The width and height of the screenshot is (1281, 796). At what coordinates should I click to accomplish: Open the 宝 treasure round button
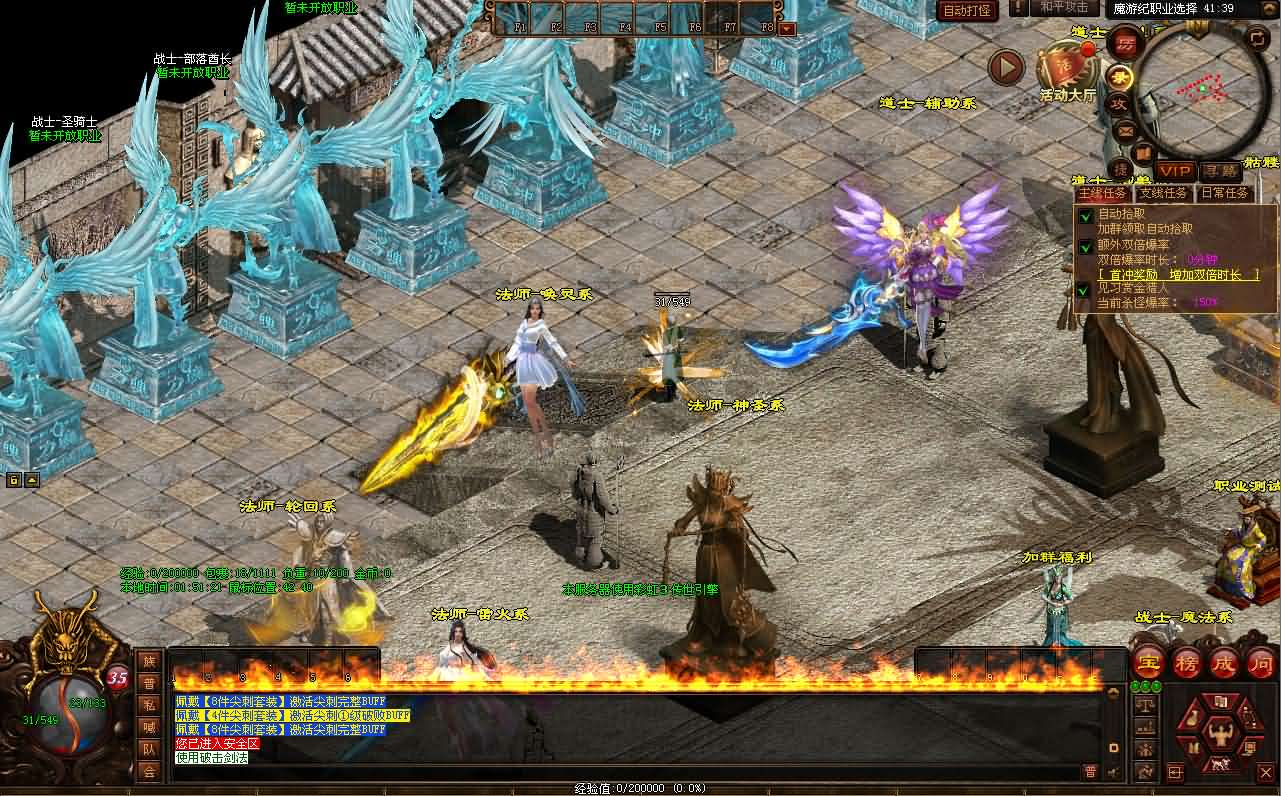(x=1148, y=662)
